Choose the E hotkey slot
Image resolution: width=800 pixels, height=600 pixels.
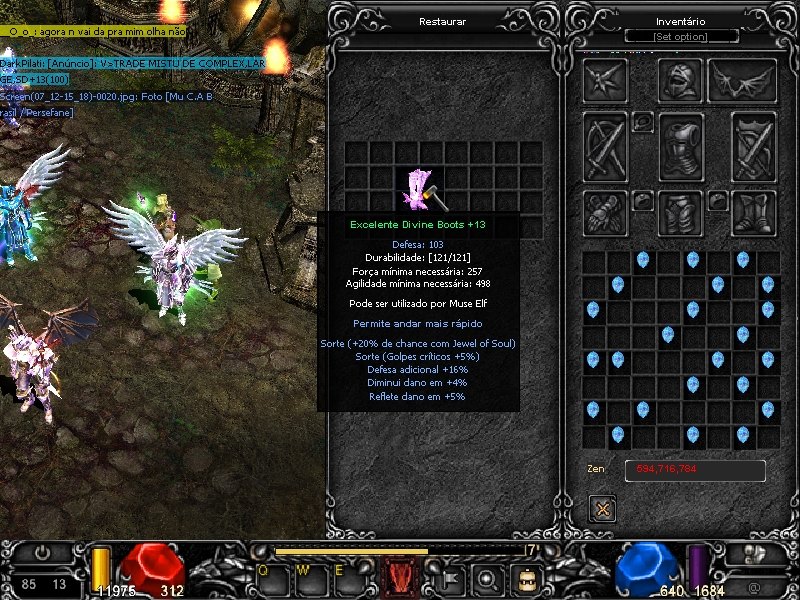[x=340, y=573]
